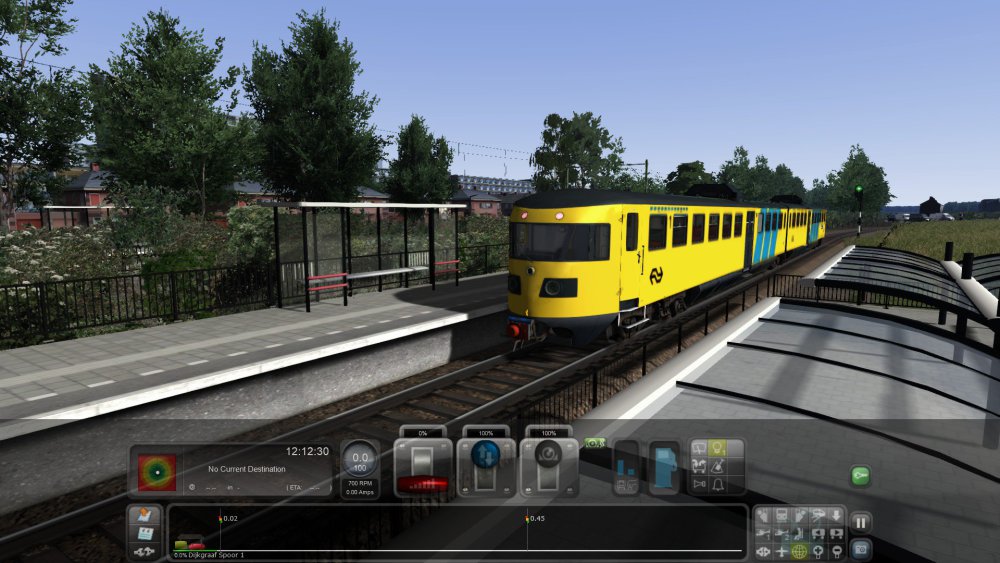Viewport: 1000px width, 563px height.
Task: Open the 2D map from the left panel
Action: tap(143, 516)
